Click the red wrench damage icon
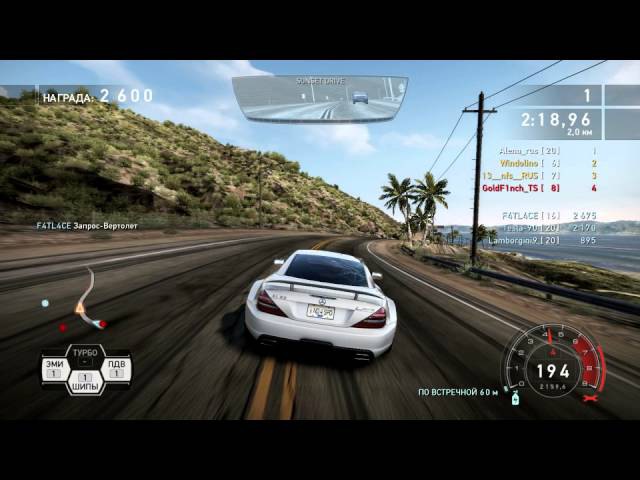This screenshot has width=640, height=480. click(x=591, y=398)
